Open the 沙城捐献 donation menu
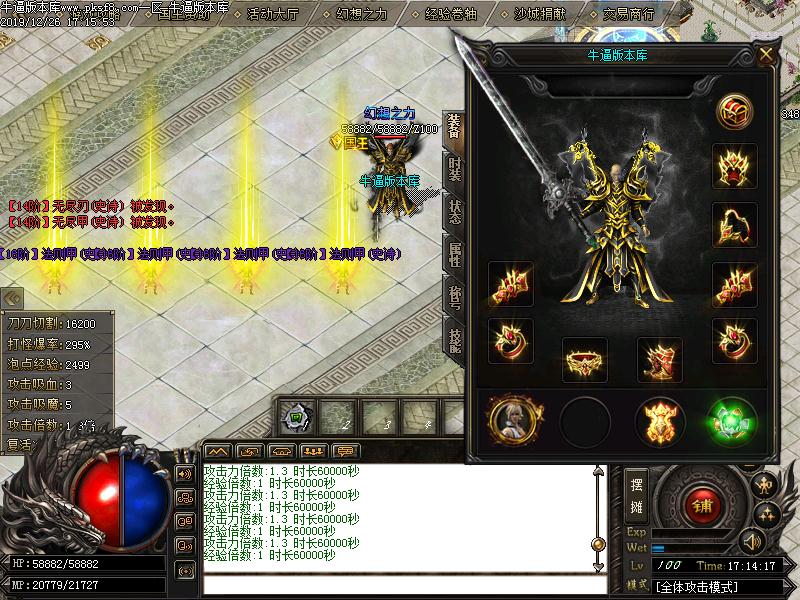 [539, 15]
